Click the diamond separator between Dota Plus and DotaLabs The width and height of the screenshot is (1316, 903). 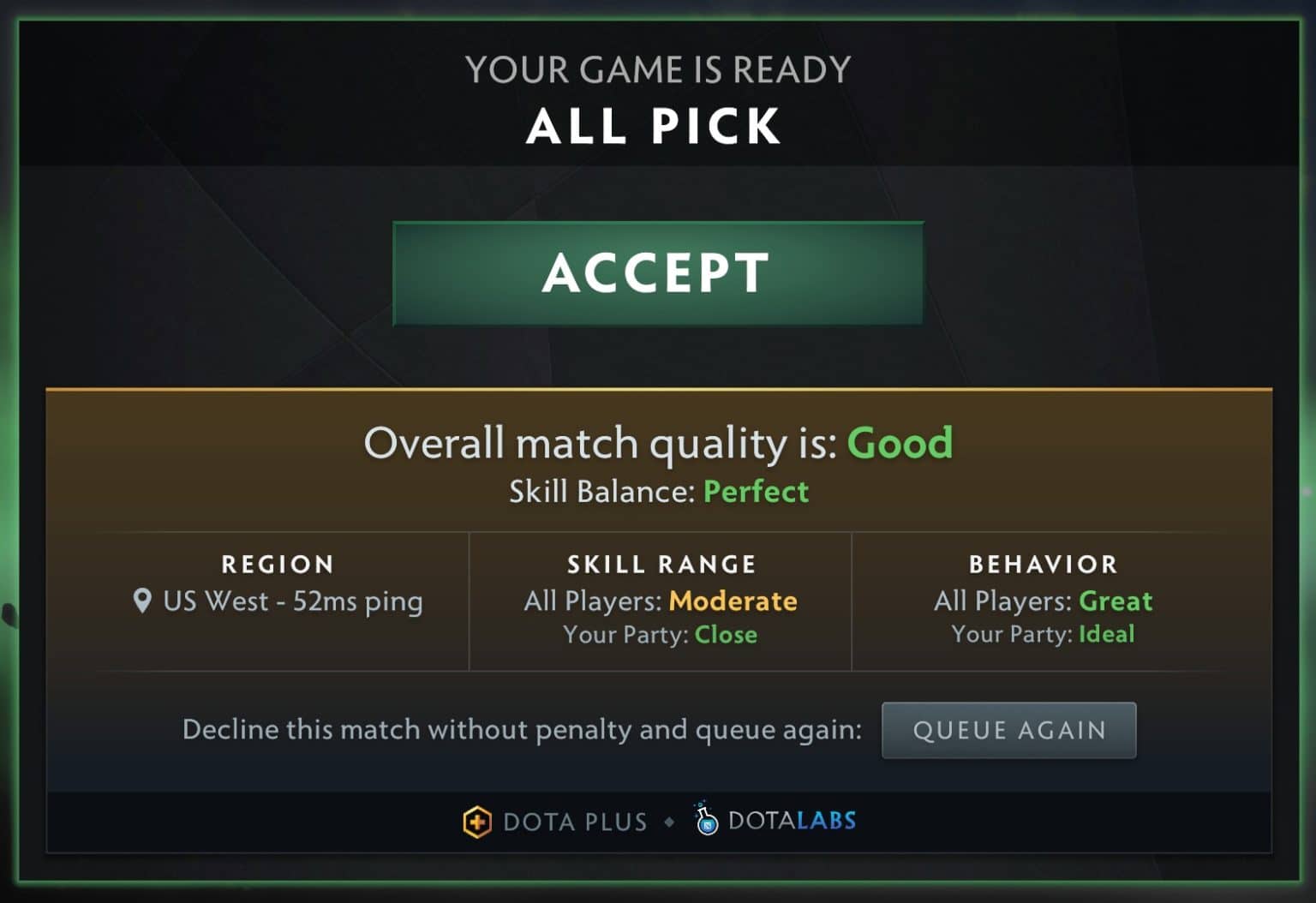pyautogui.click(x=669, y=821)
